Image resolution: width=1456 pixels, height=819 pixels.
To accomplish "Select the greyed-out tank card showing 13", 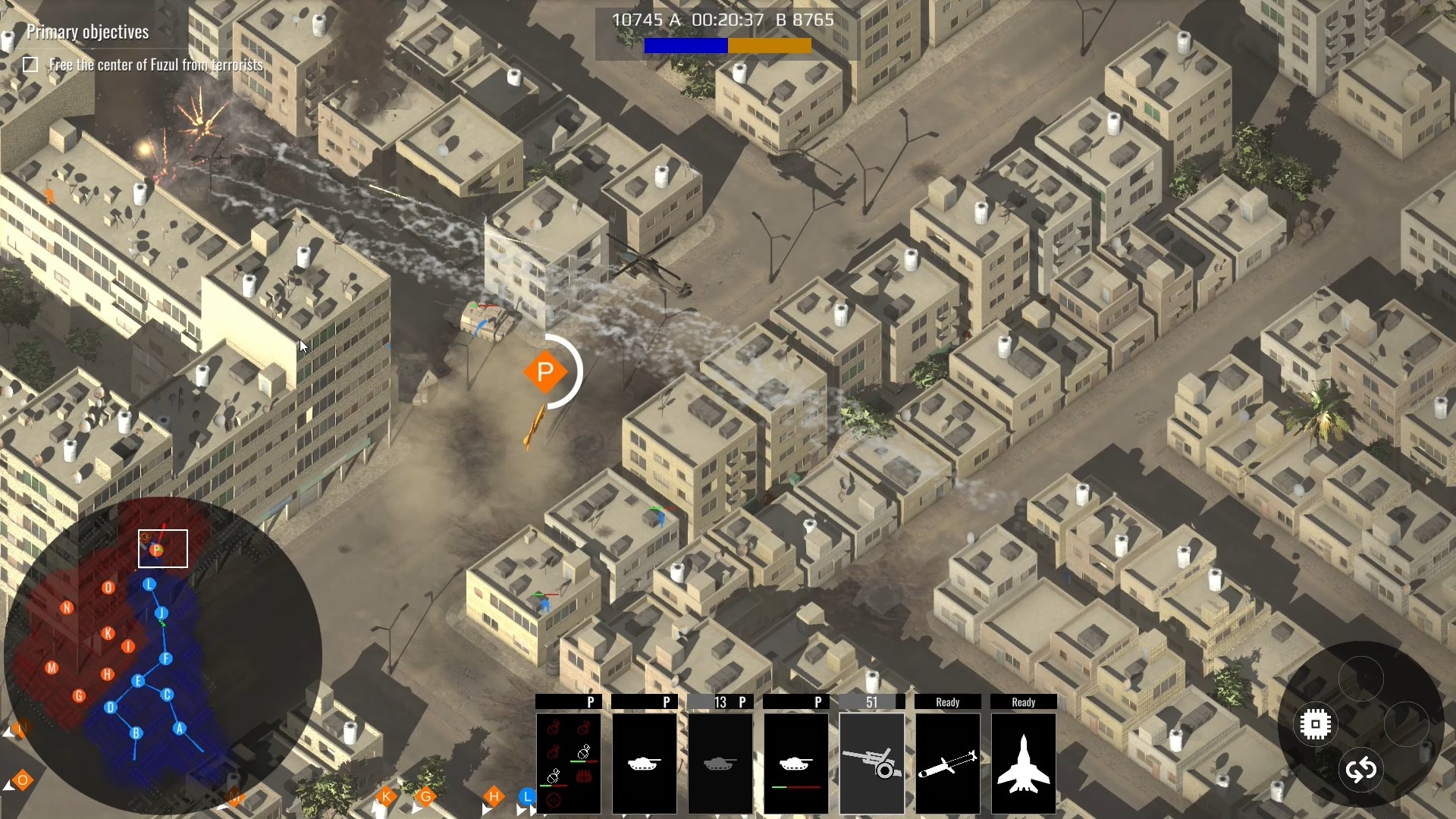I will (720, 762).
